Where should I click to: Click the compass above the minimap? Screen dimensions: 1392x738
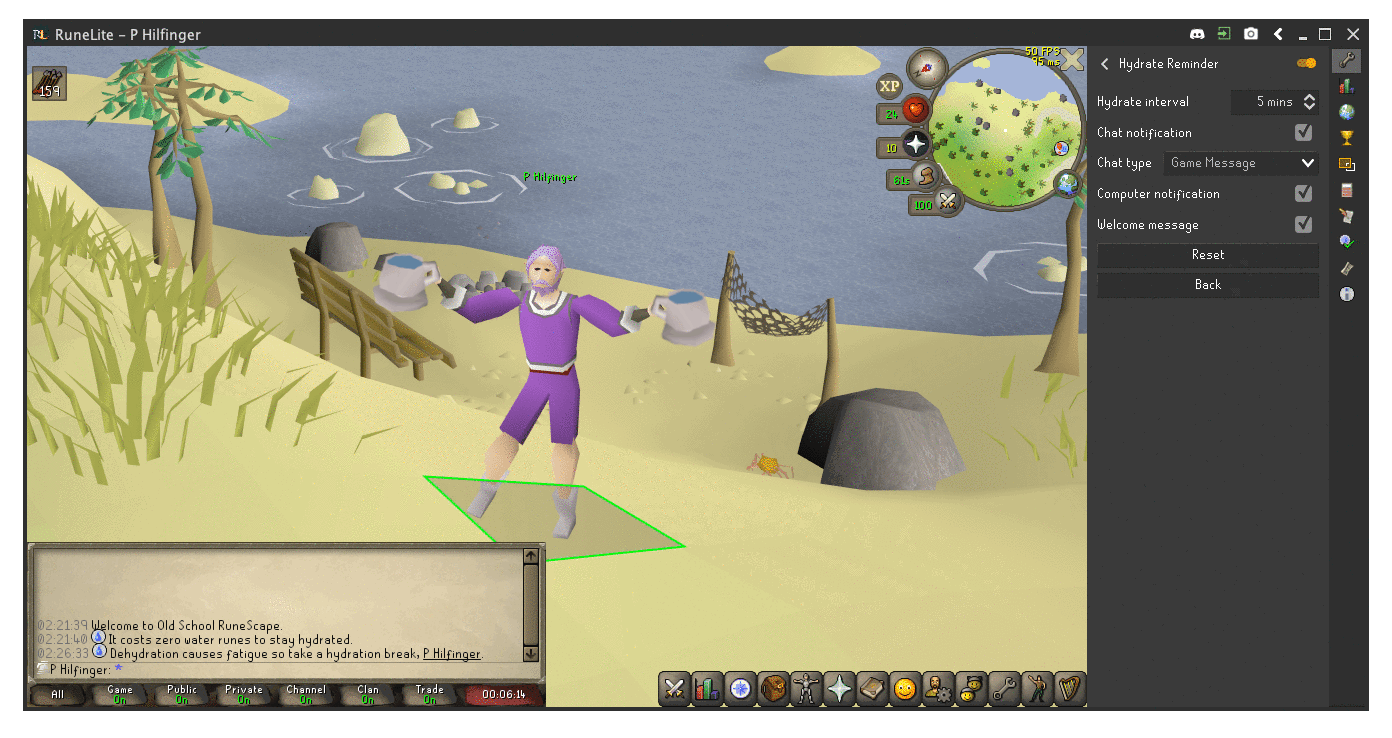[926, 68]
